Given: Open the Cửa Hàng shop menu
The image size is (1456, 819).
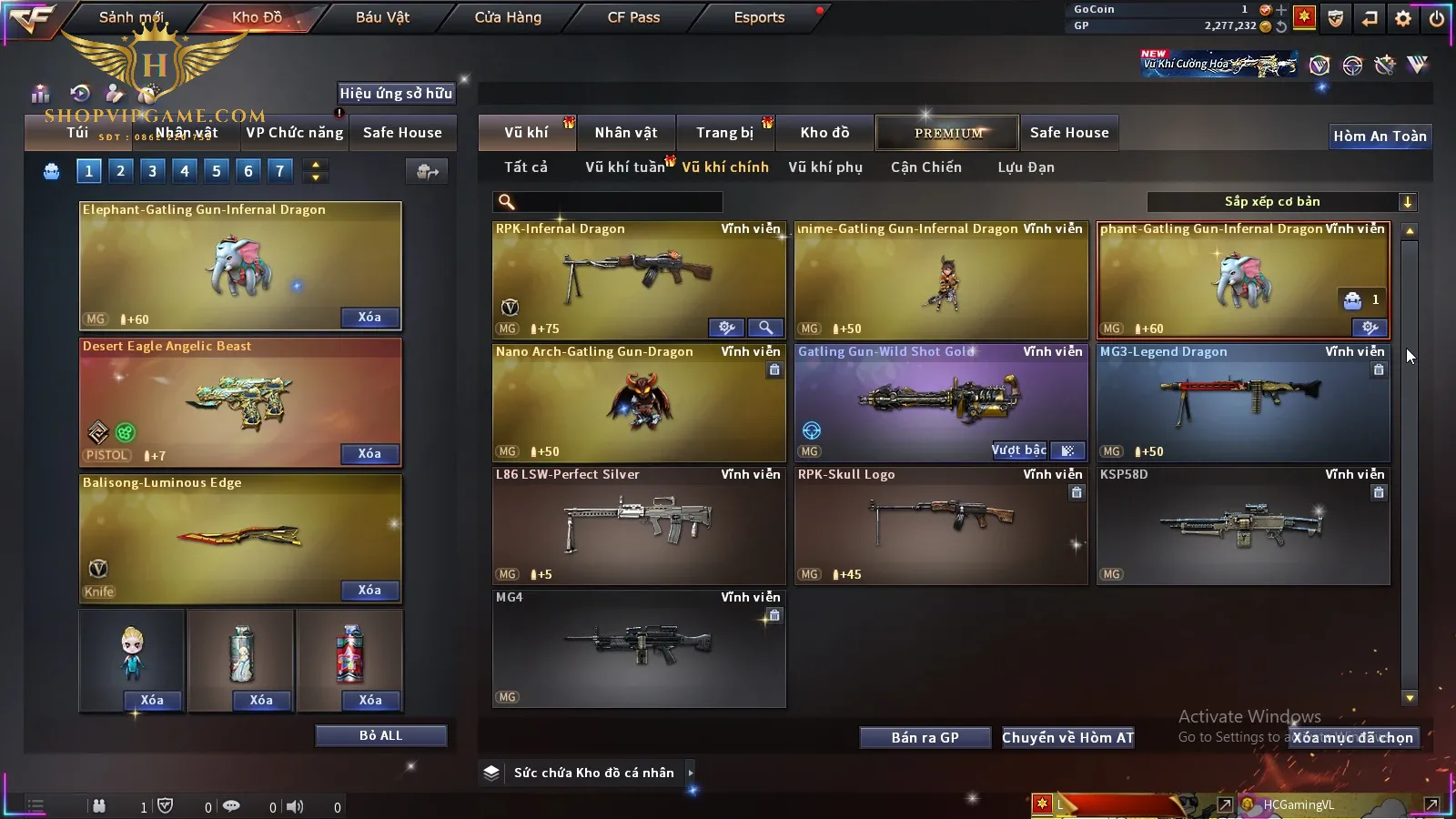Looking at the screenshot, I should [x=508, y=17].
